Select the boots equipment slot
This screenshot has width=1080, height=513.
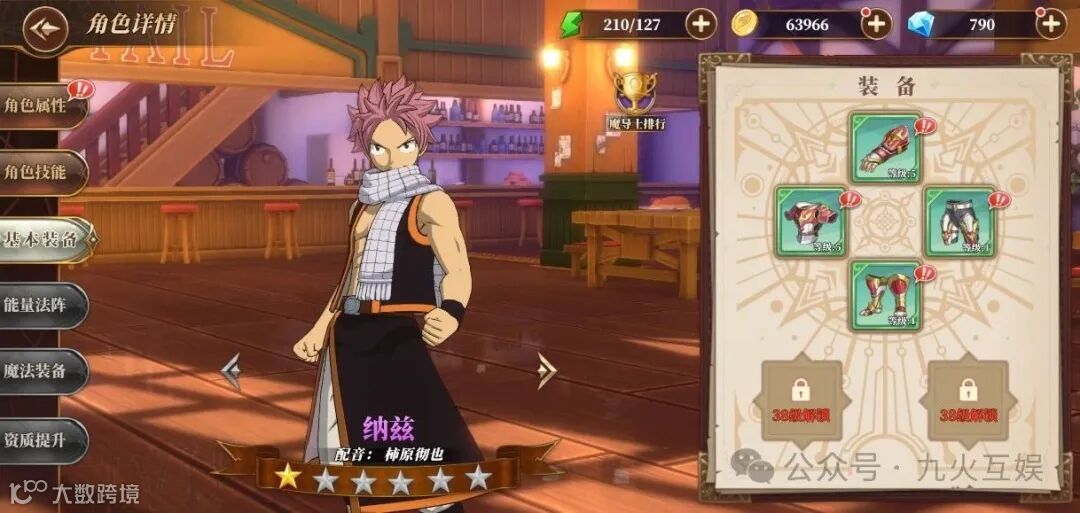pyautogui.click(x=886, y=295)
